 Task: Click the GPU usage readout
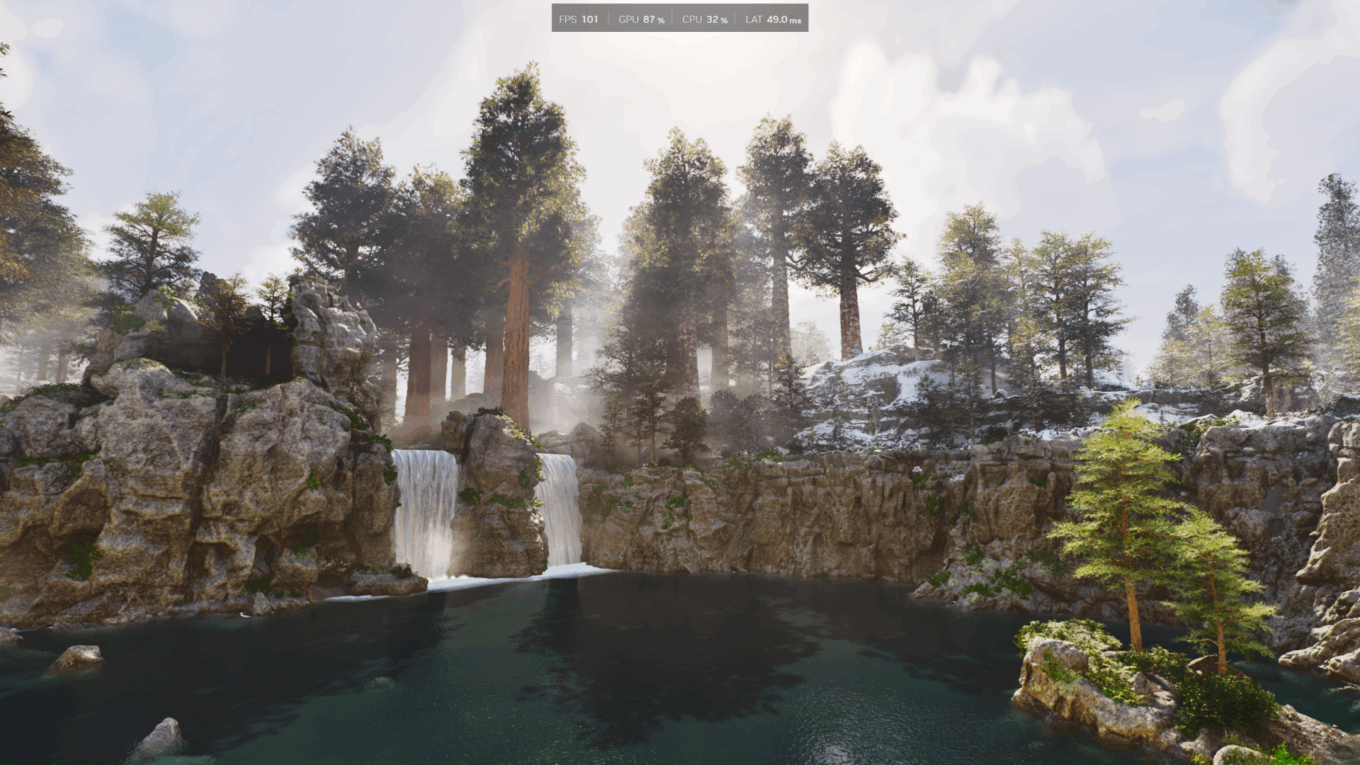click(640, 18)
